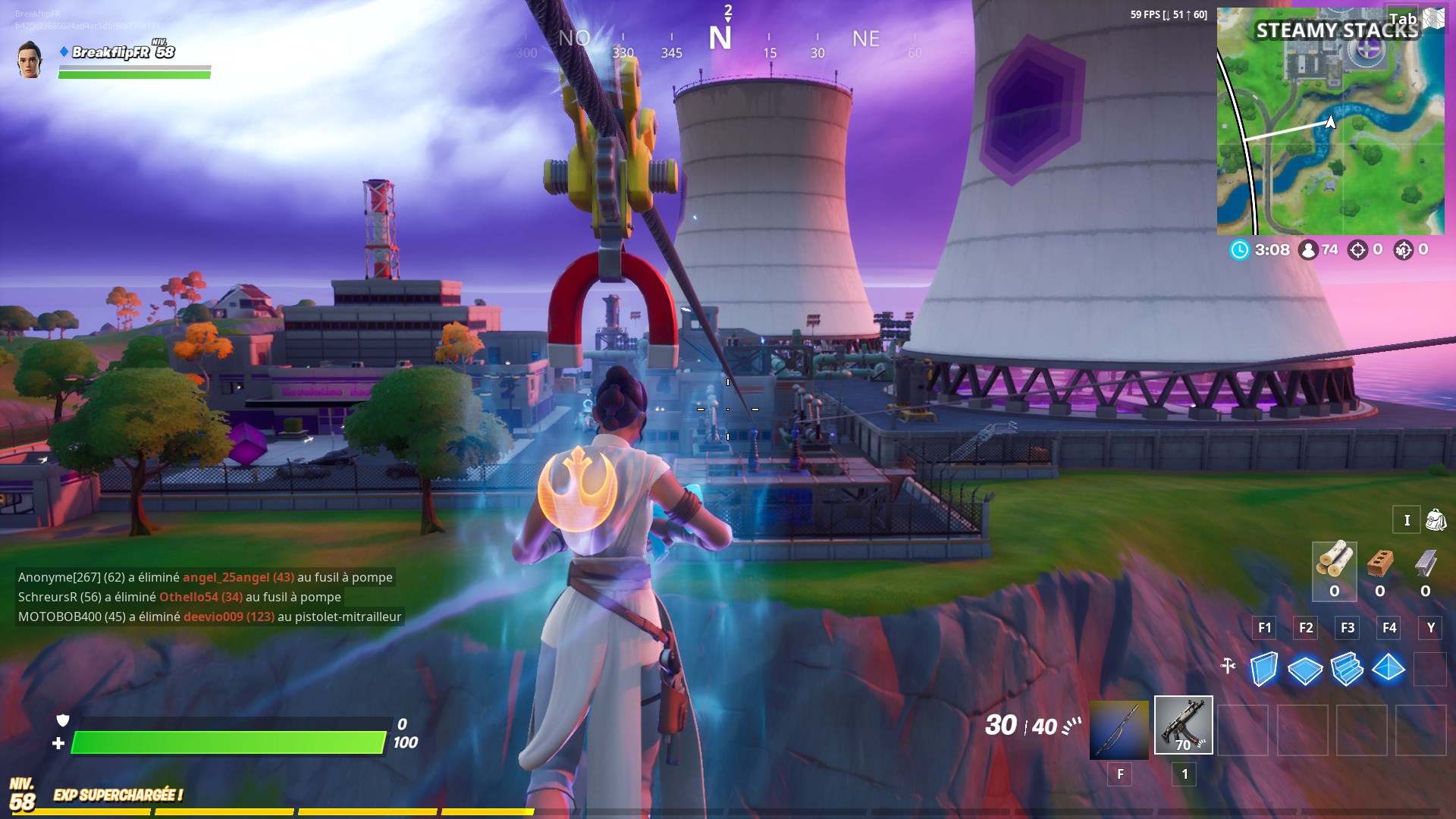Select the roof pyramid build piece icon
Screen dimensions: 1456x819
coord(1389,670)
